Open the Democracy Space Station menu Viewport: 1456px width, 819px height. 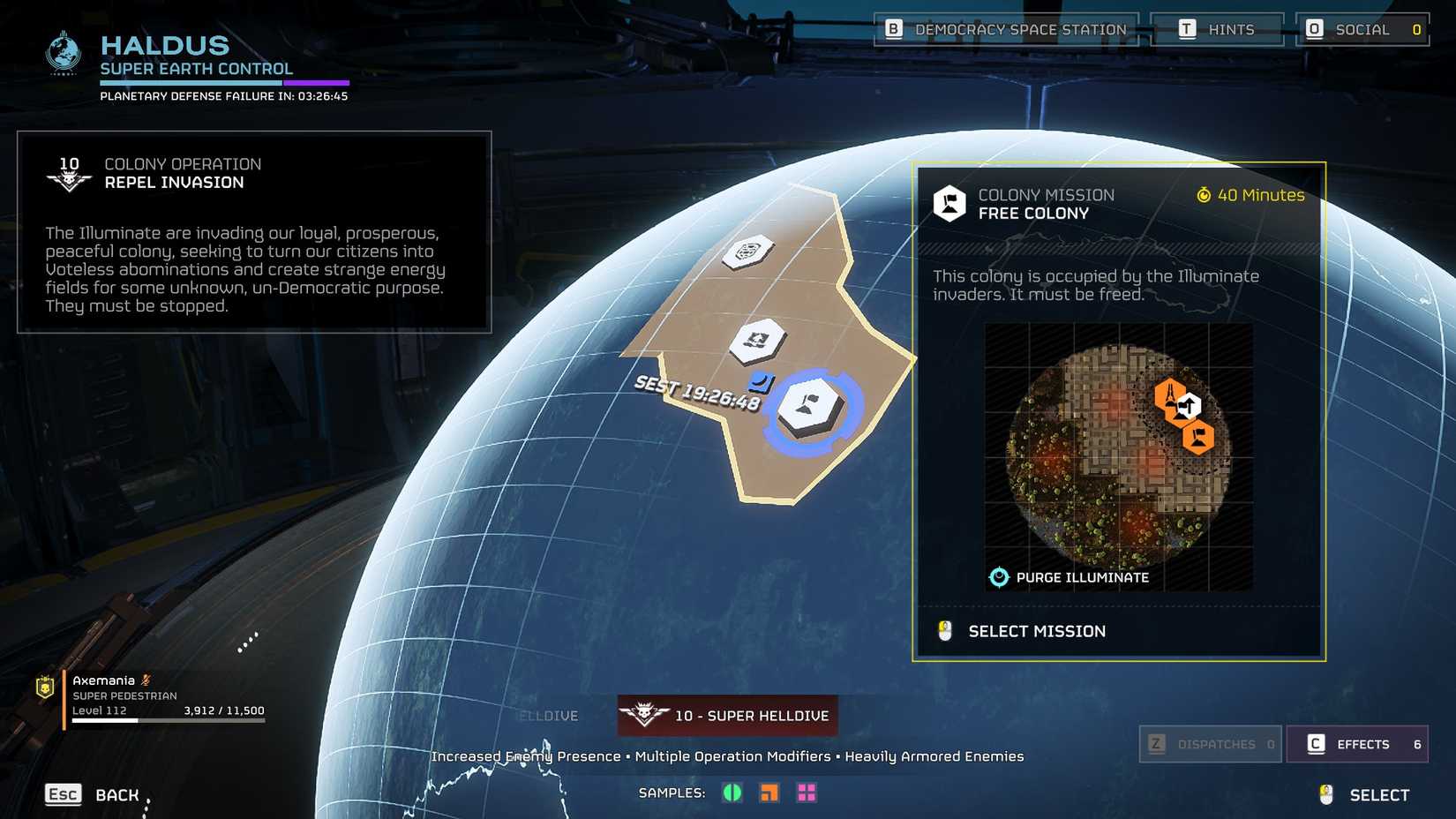(1005, 28)
